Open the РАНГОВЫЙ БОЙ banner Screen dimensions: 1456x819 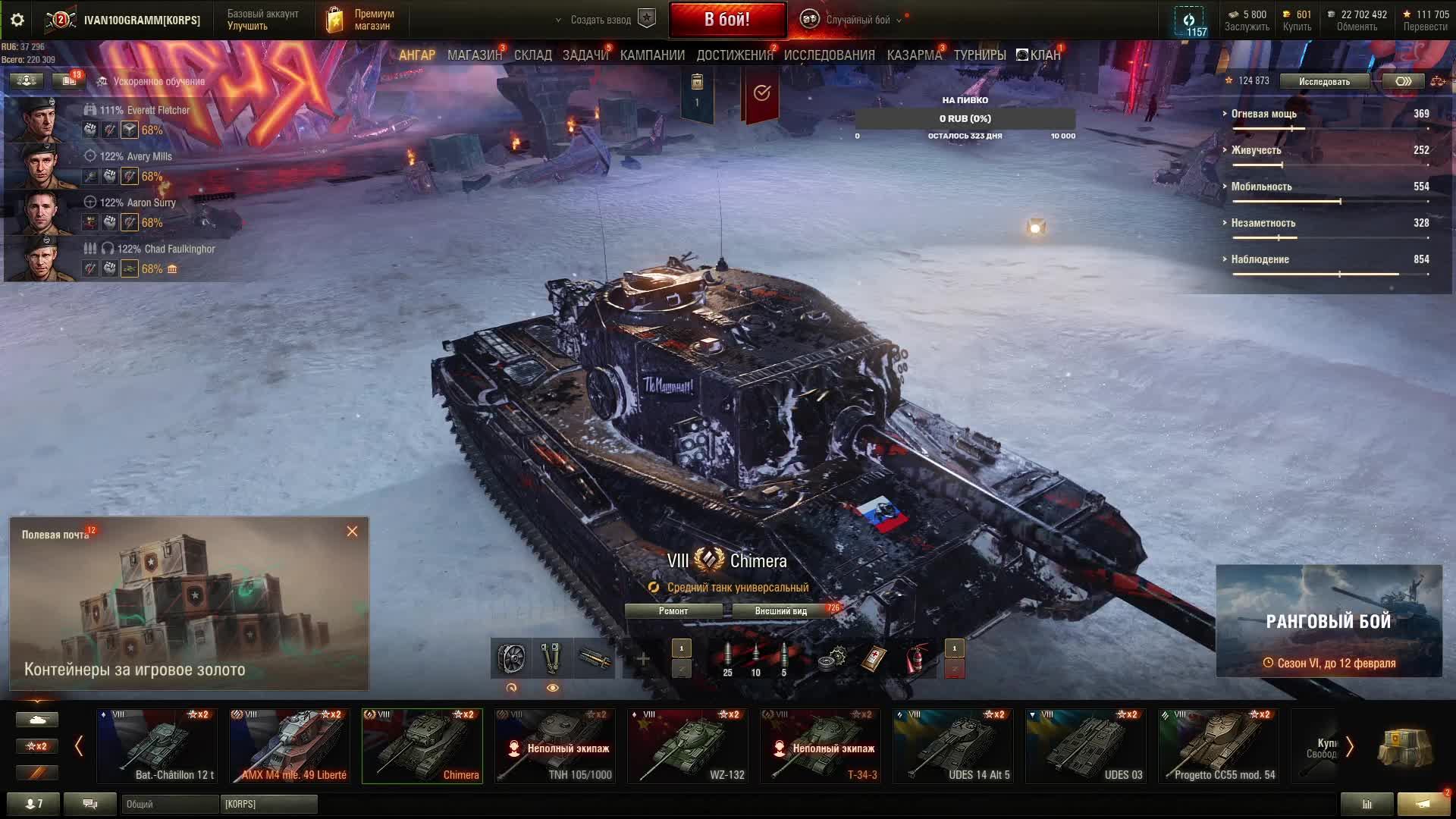tap(1329, 621)
